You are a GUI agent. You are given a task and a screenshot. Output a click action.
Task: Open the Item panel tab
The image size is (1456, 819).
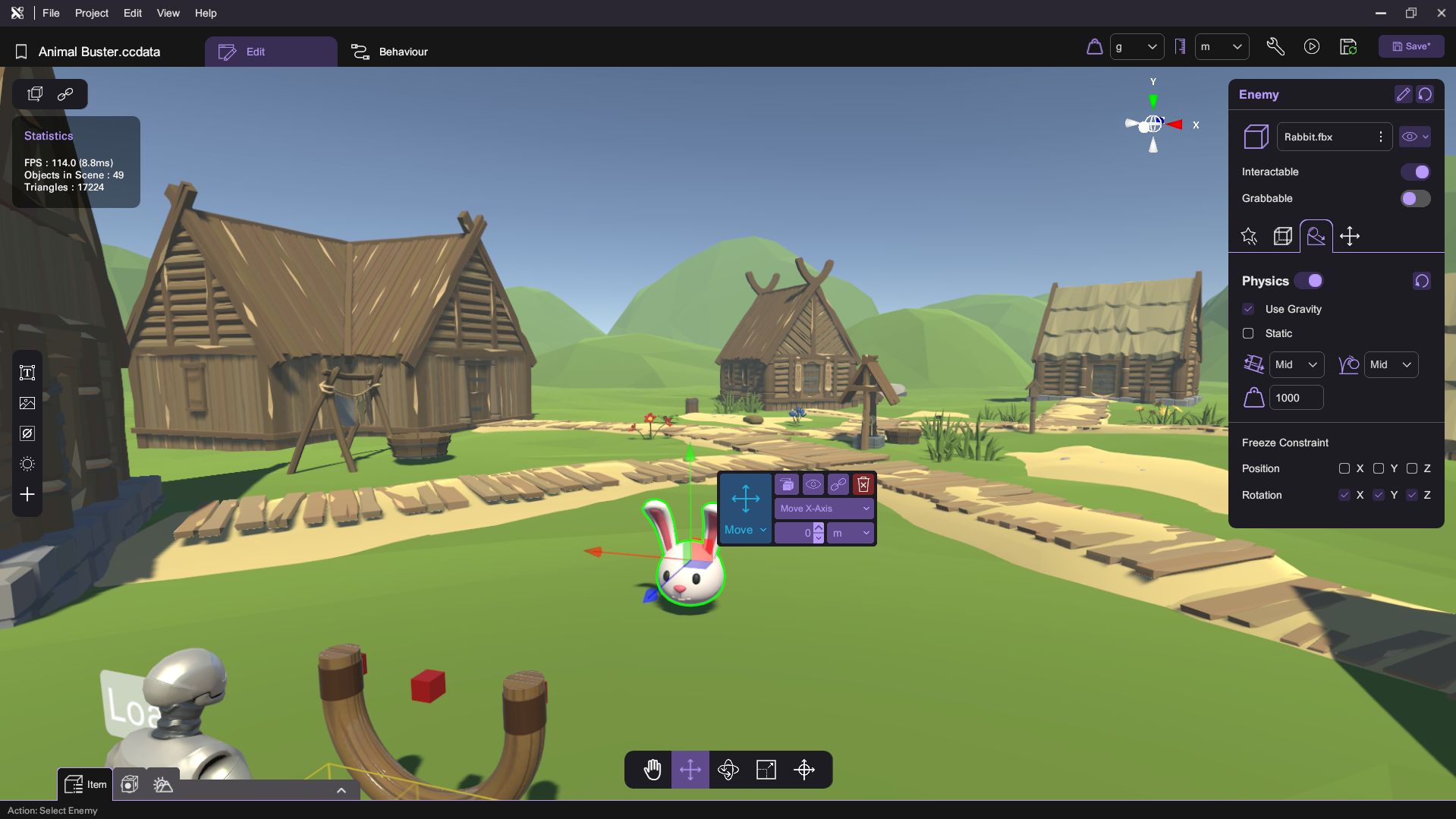[x=85, y=784]
